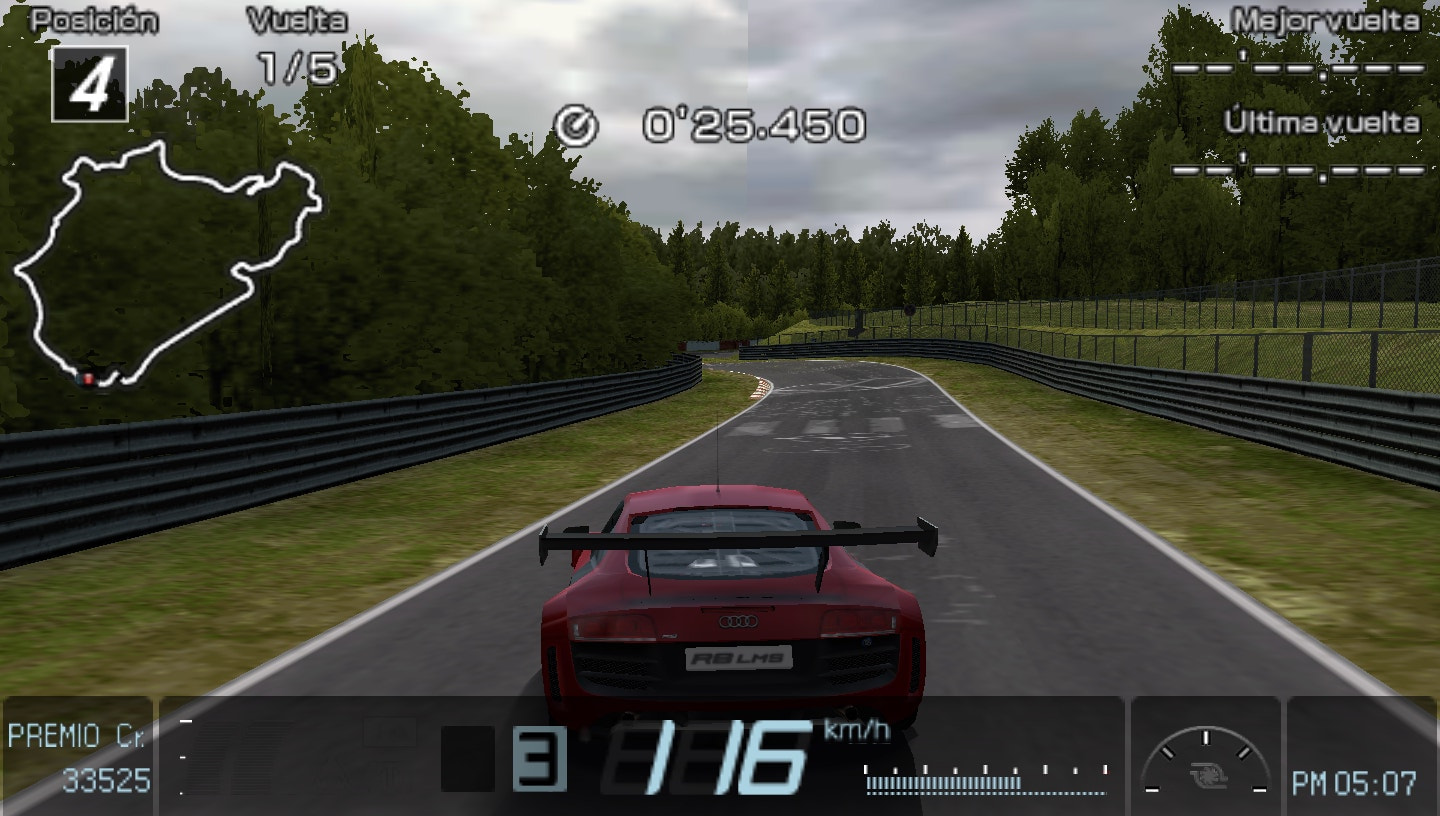Click the red Audi R8 LMS car
The width and height of the screenshot is (1440, 816).
point(730,600)
